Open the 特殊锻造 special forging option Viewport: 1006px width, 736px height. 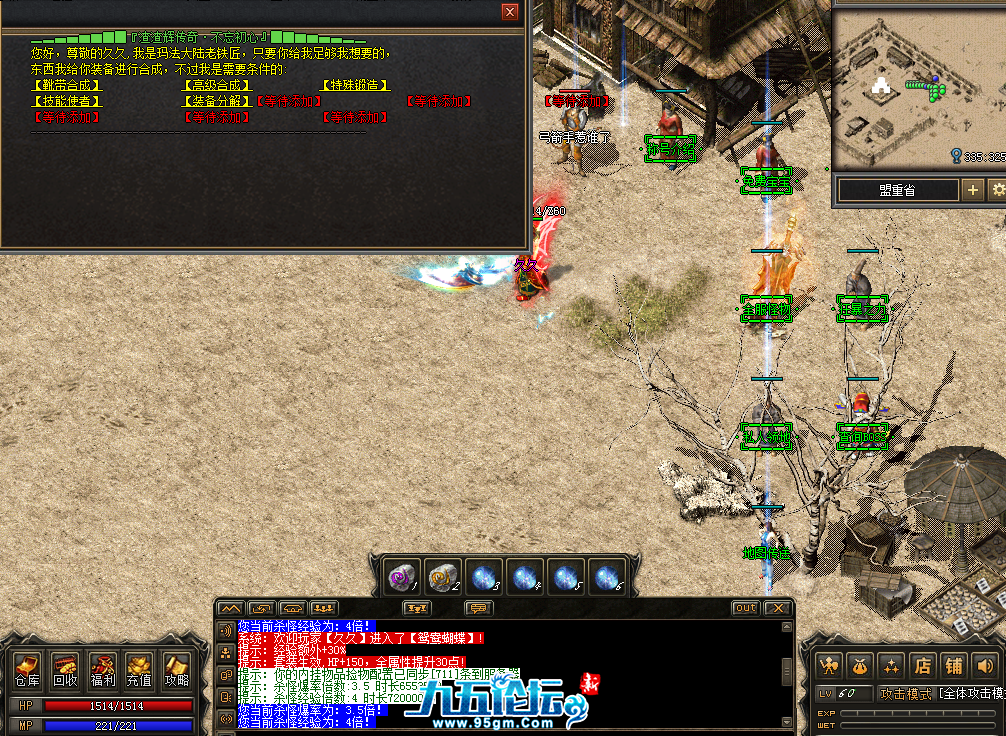(355, 86)
